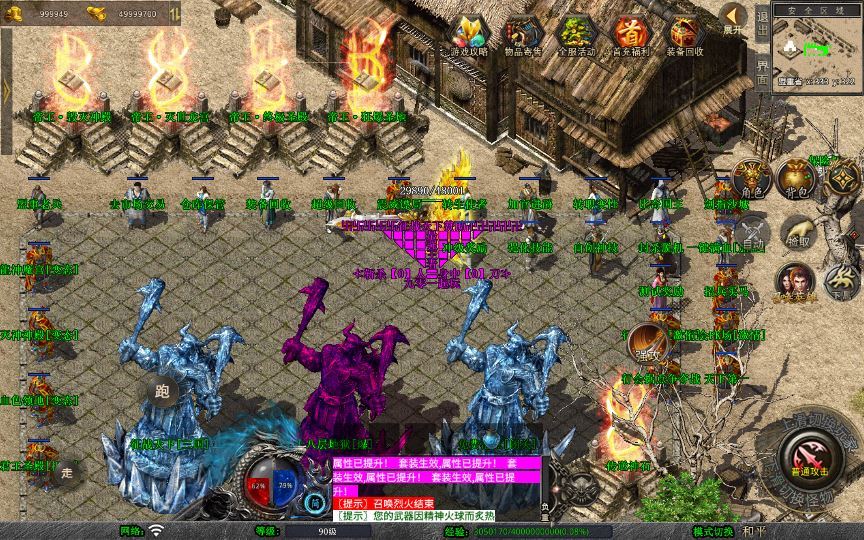Screen dimensions: 864x540
Task: Click the character portrait icon below pickup
Action: (795, 282)
